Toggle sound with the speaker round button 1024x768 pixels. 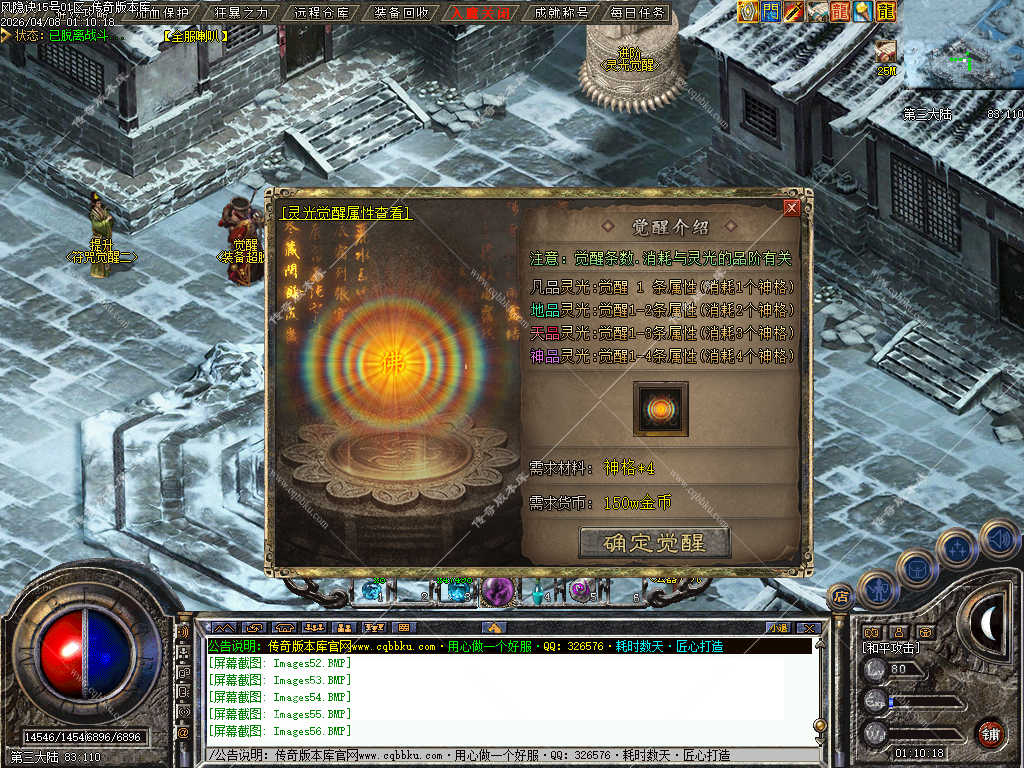(x=998, y=539)
